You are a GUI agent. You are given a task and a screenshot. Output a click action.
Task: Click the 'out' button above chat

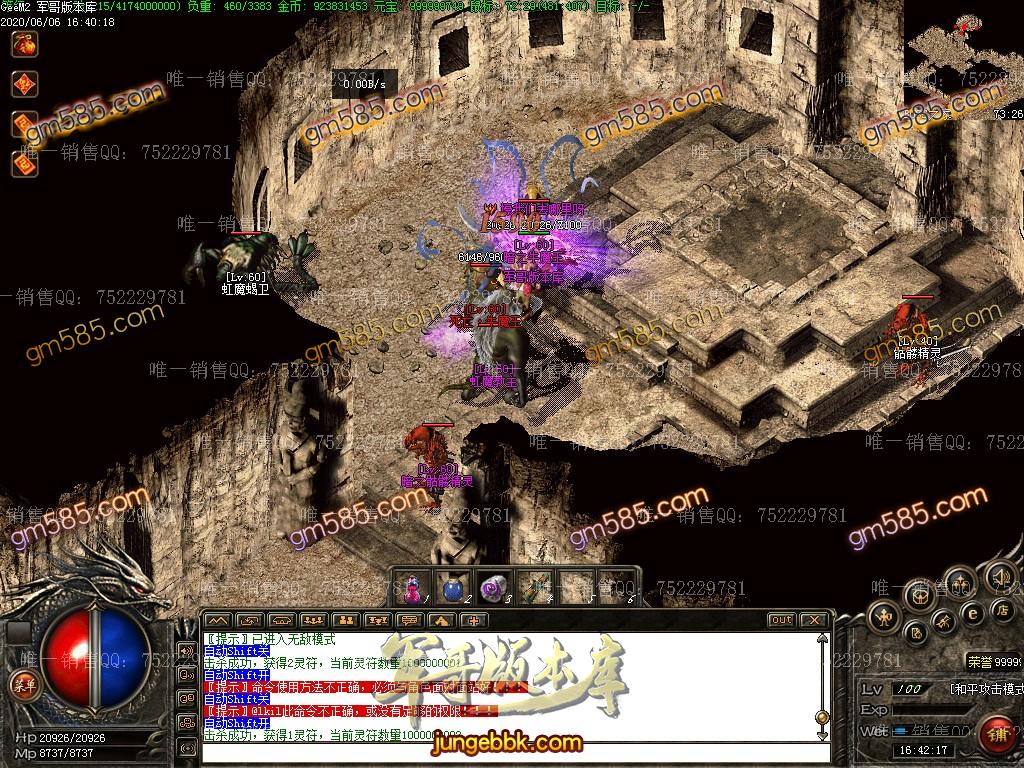click(x=781, y=620)
